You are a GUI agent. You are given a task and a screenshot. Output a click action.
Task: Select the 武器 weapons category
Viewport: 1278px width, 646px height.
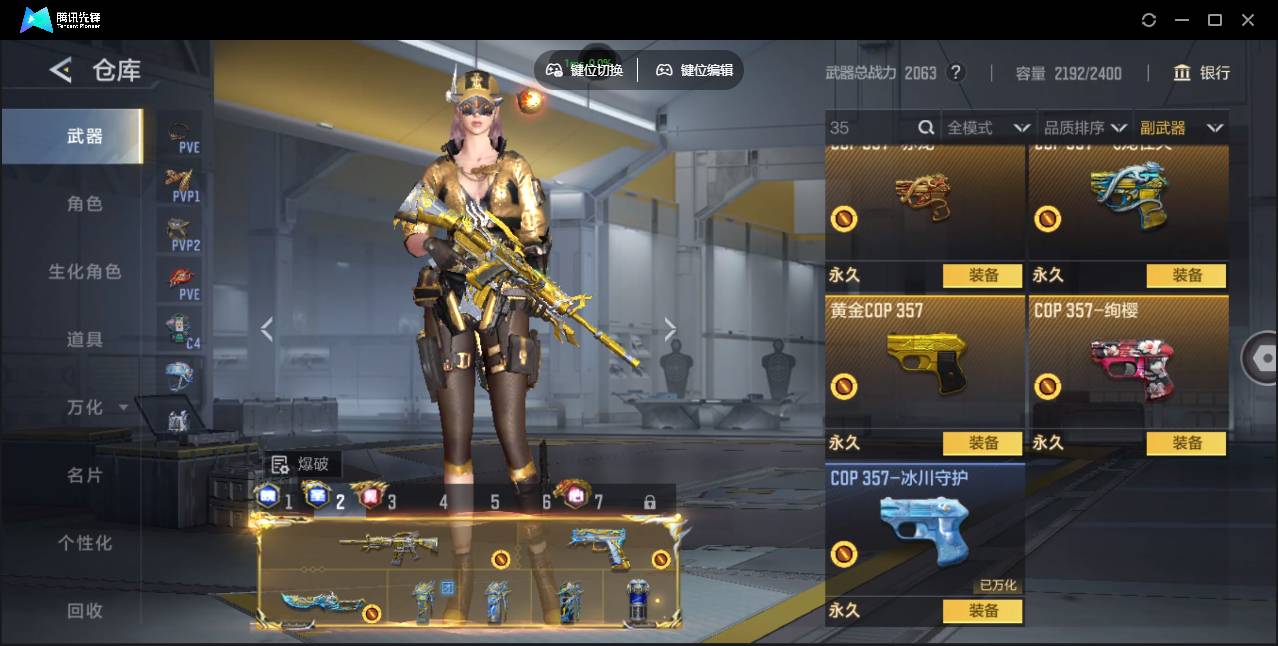tap(84, 136)
